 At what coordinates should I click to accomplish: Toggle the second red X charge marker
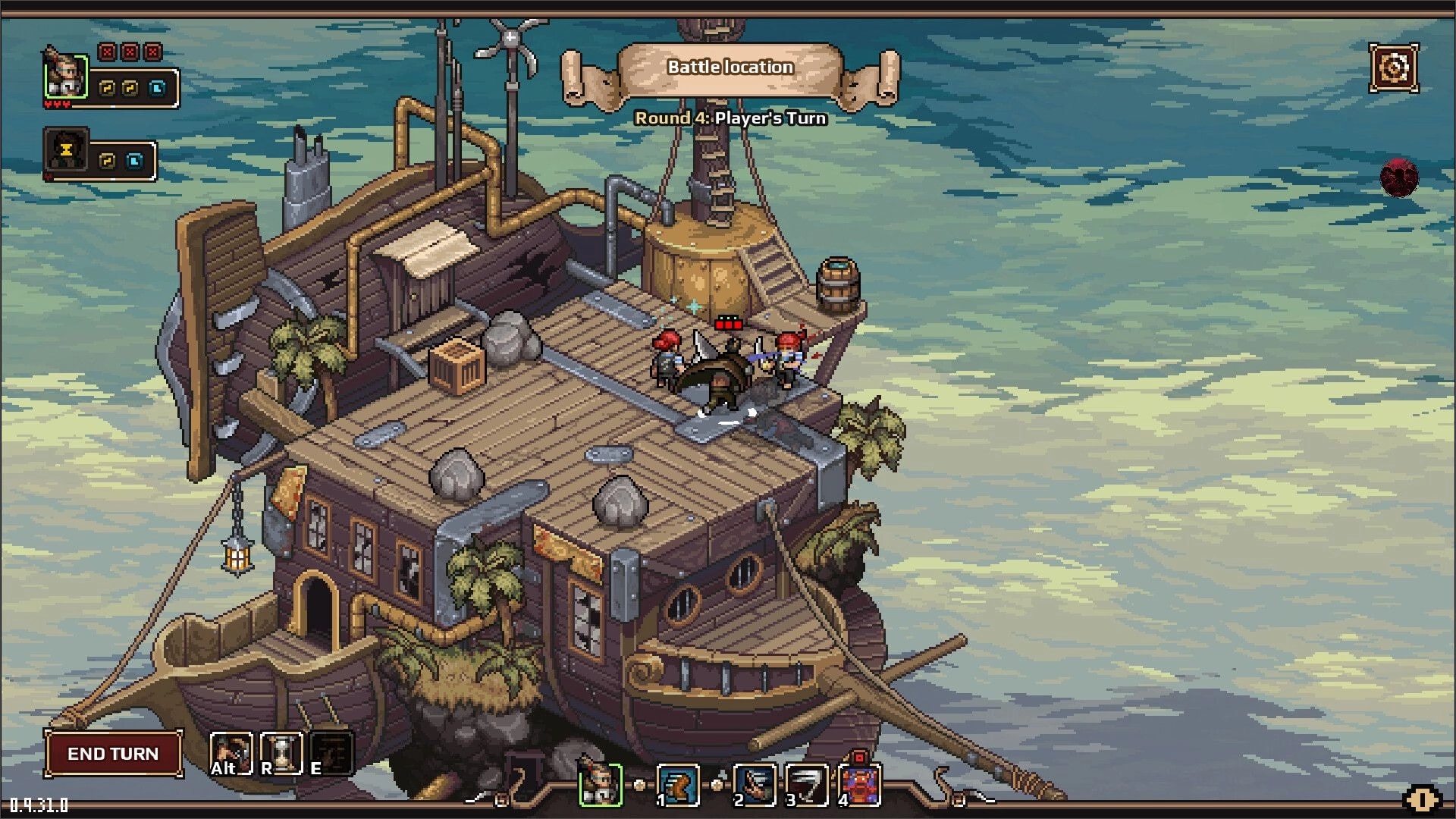point(130,52)
